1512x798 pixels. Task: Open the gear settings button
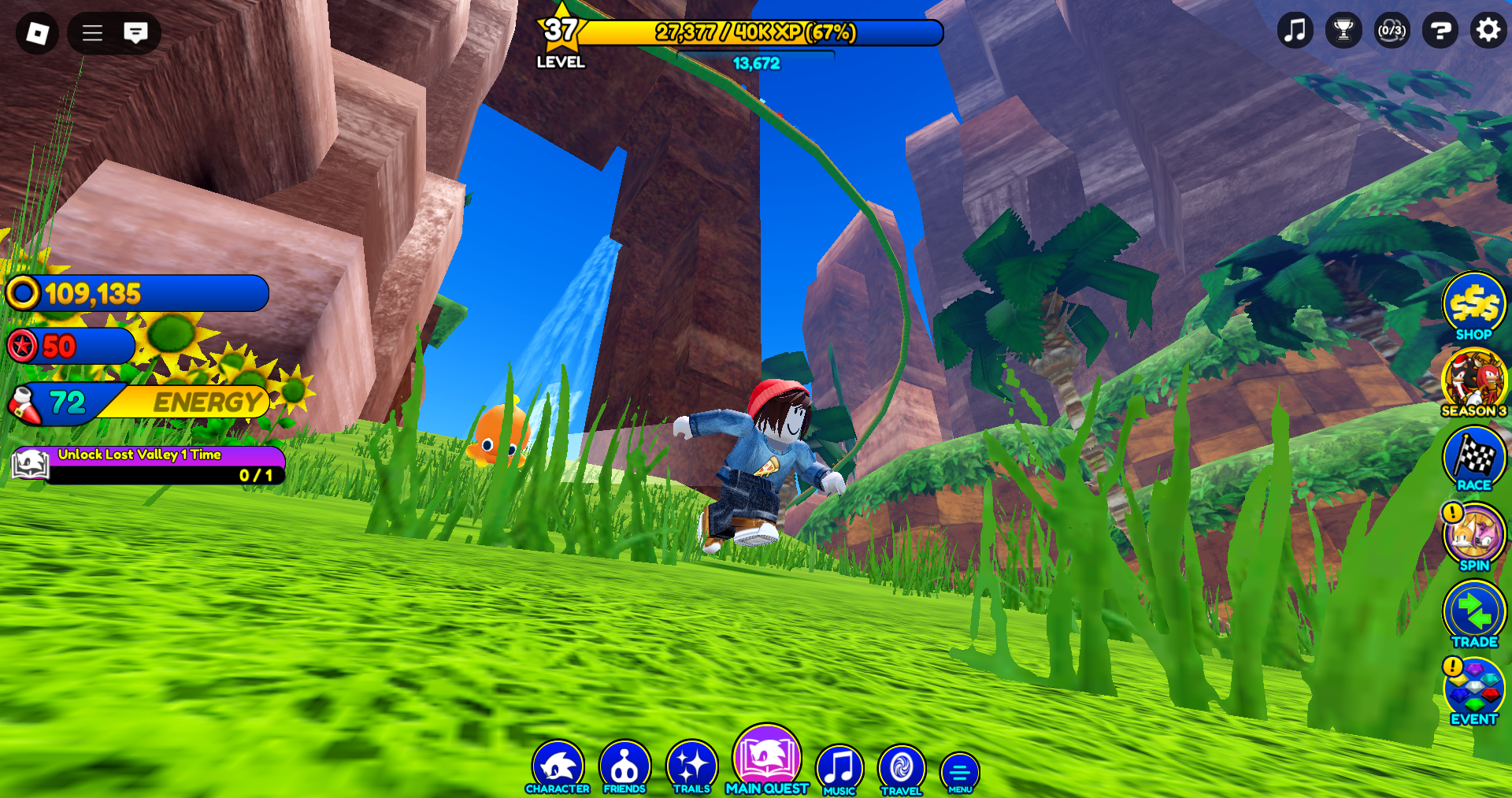1488,32
